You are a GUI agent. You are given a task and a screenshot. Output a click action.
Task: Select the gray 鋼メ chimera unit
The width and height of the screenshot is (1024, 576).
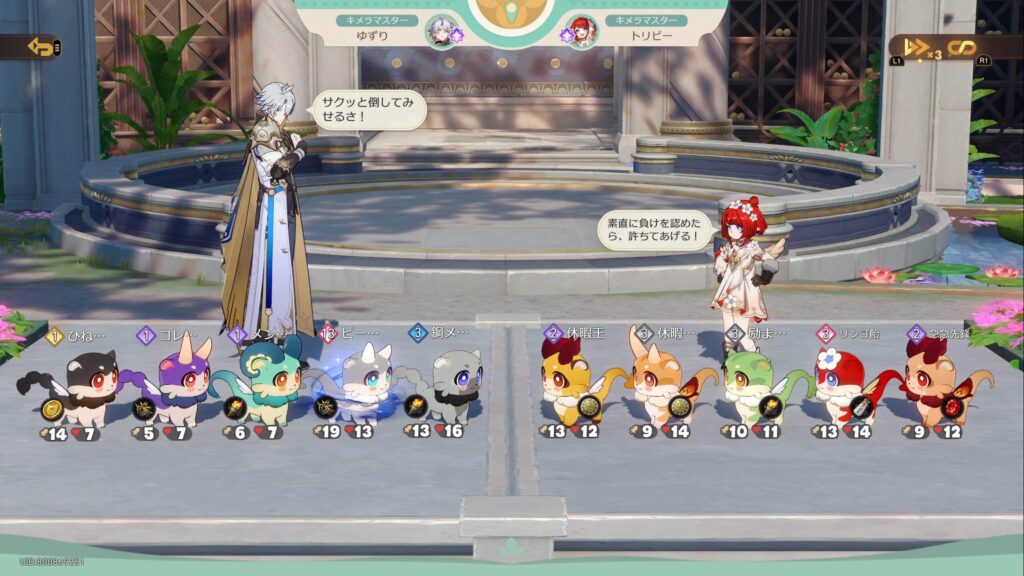(x=448, y=385)
